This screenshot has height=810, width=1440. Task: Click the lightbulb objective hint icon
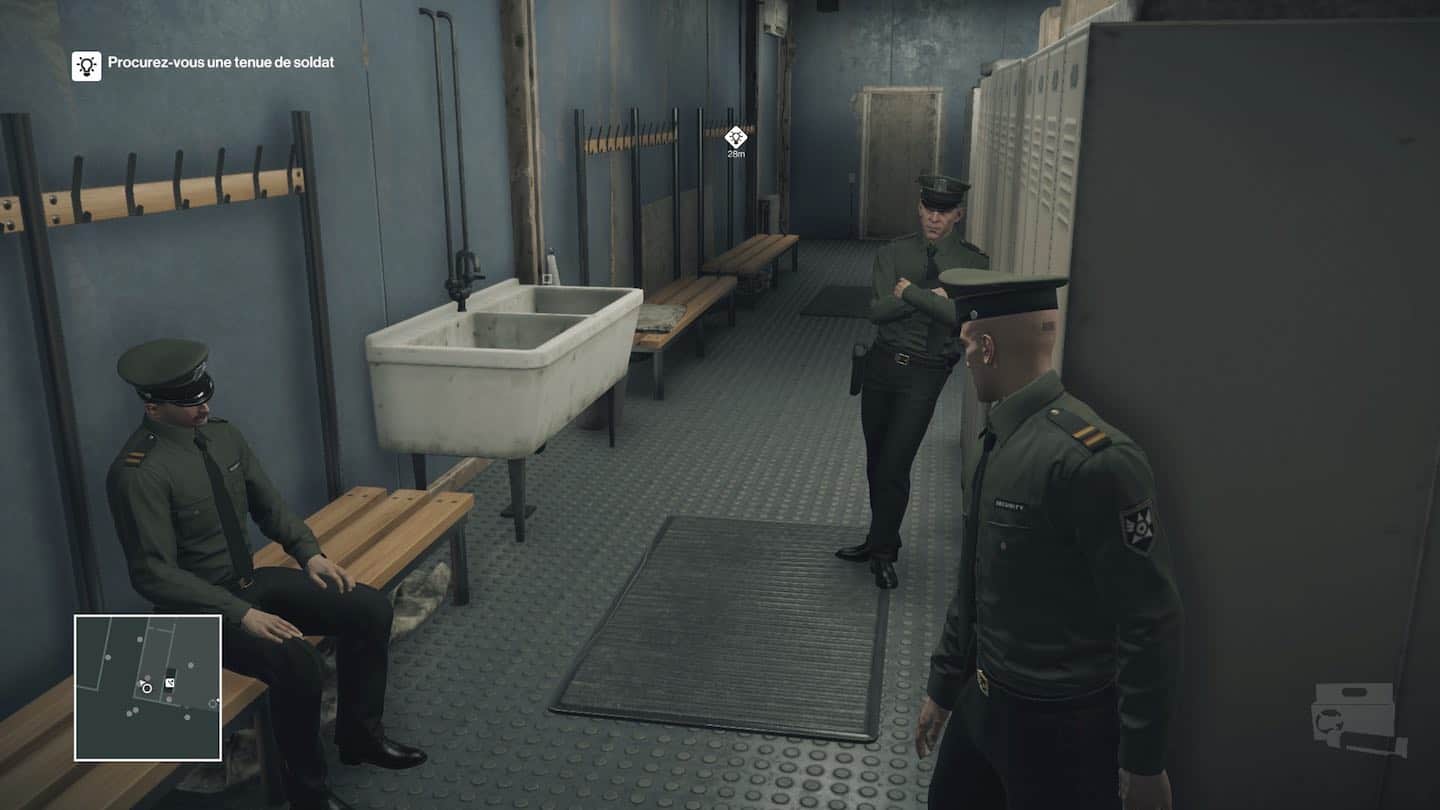86,66
